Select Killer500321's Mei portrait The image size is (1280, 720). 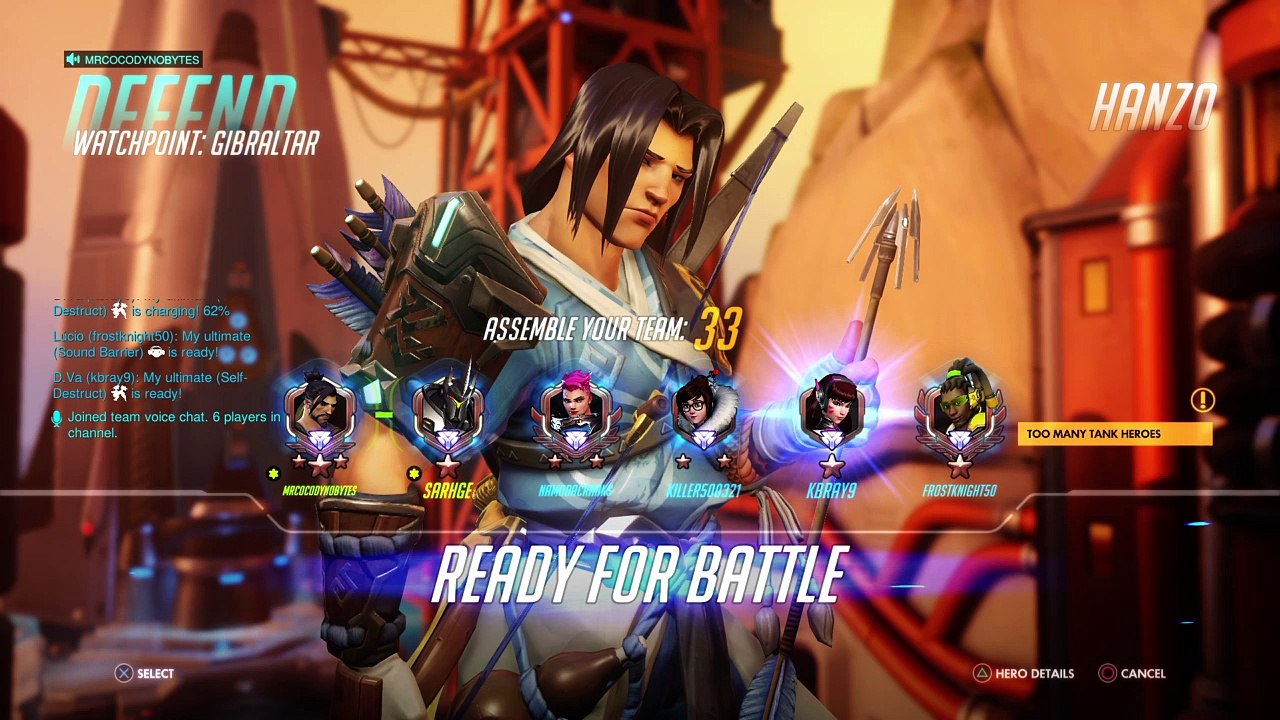(x=703, y=412)
